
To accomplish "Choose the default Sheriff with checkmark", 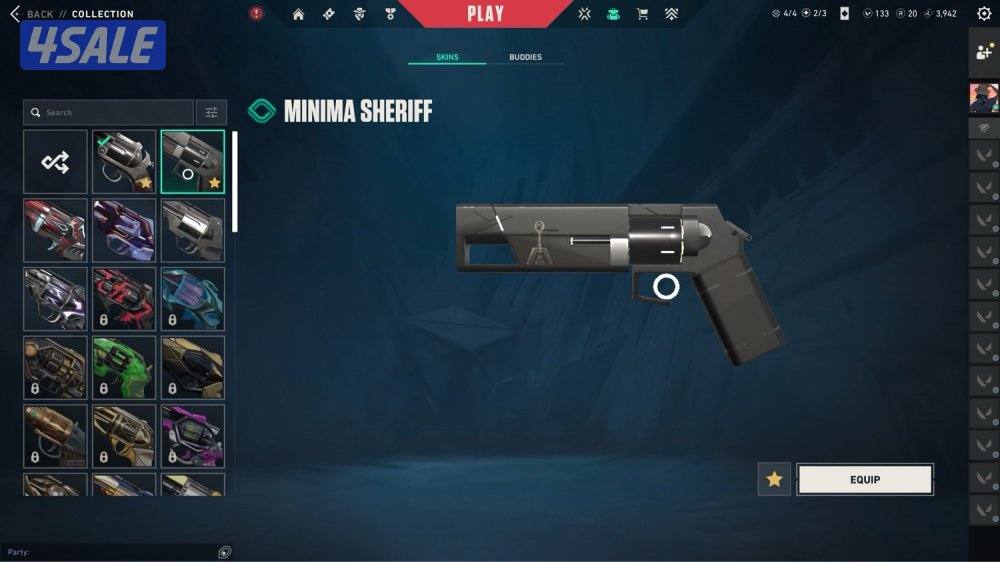I will click(x=124, y=162).
